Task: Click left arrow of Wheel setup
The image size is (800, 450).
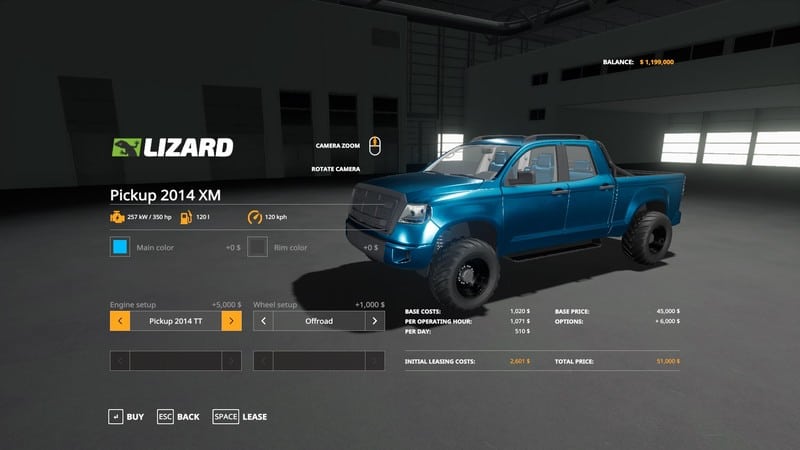Action: (263, 321)
